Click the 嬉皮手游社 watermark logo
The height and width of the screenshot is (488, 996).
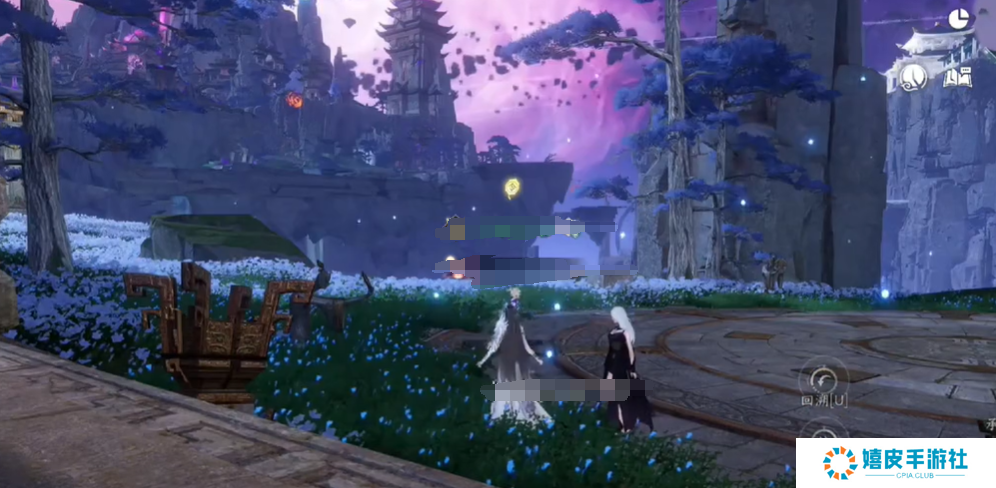[895, 463]
